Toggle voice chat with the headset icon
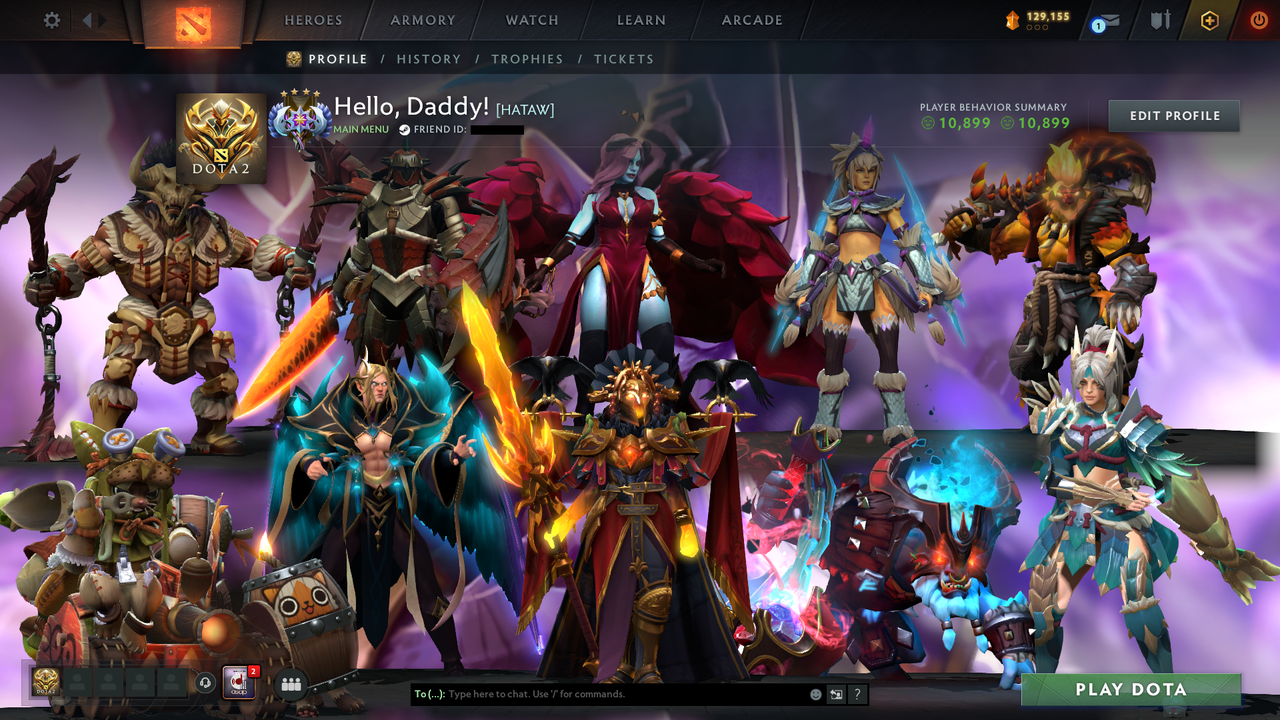 click(205, 682)
